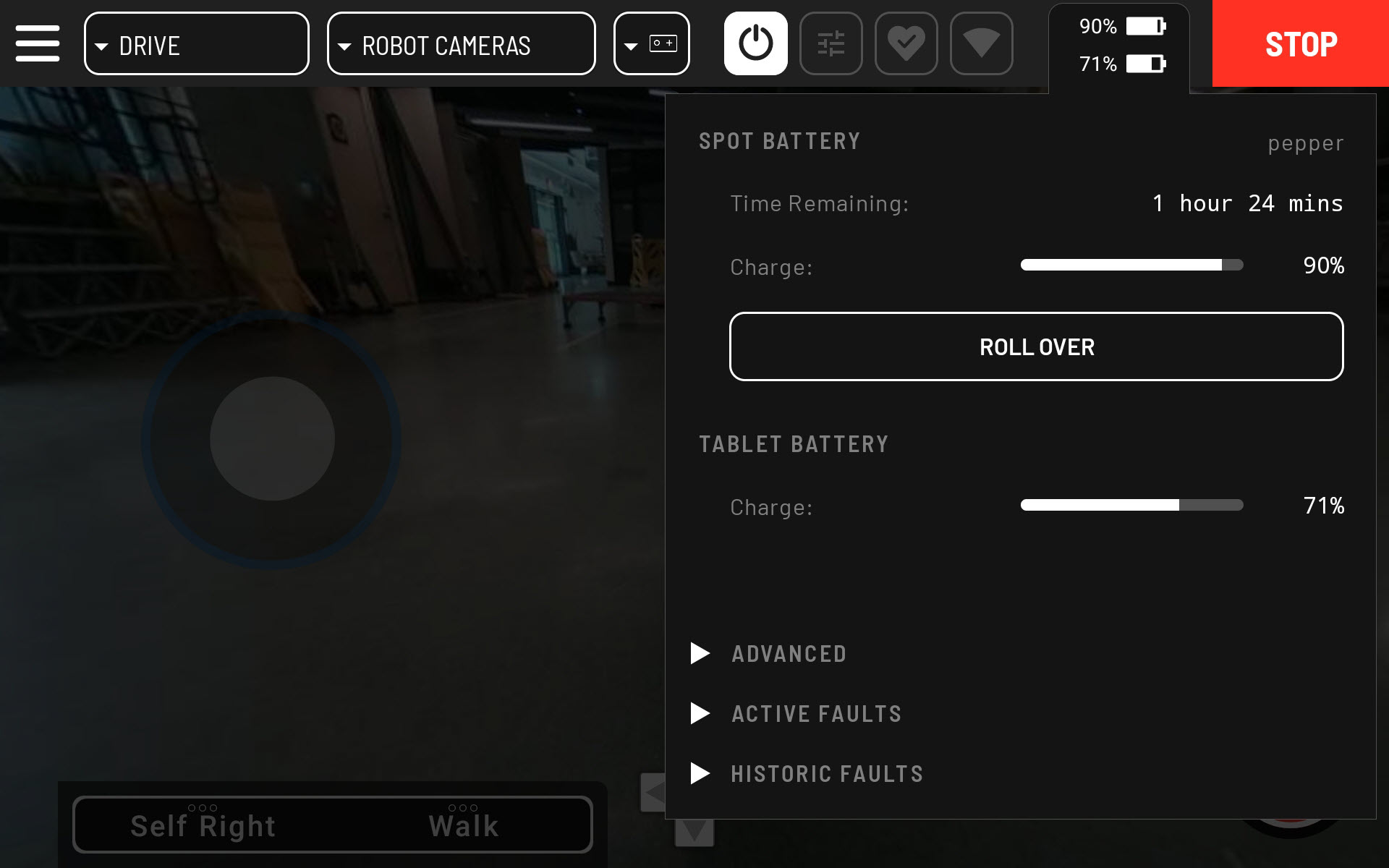Open the battery status indicator panel

tap(1119, 45)
